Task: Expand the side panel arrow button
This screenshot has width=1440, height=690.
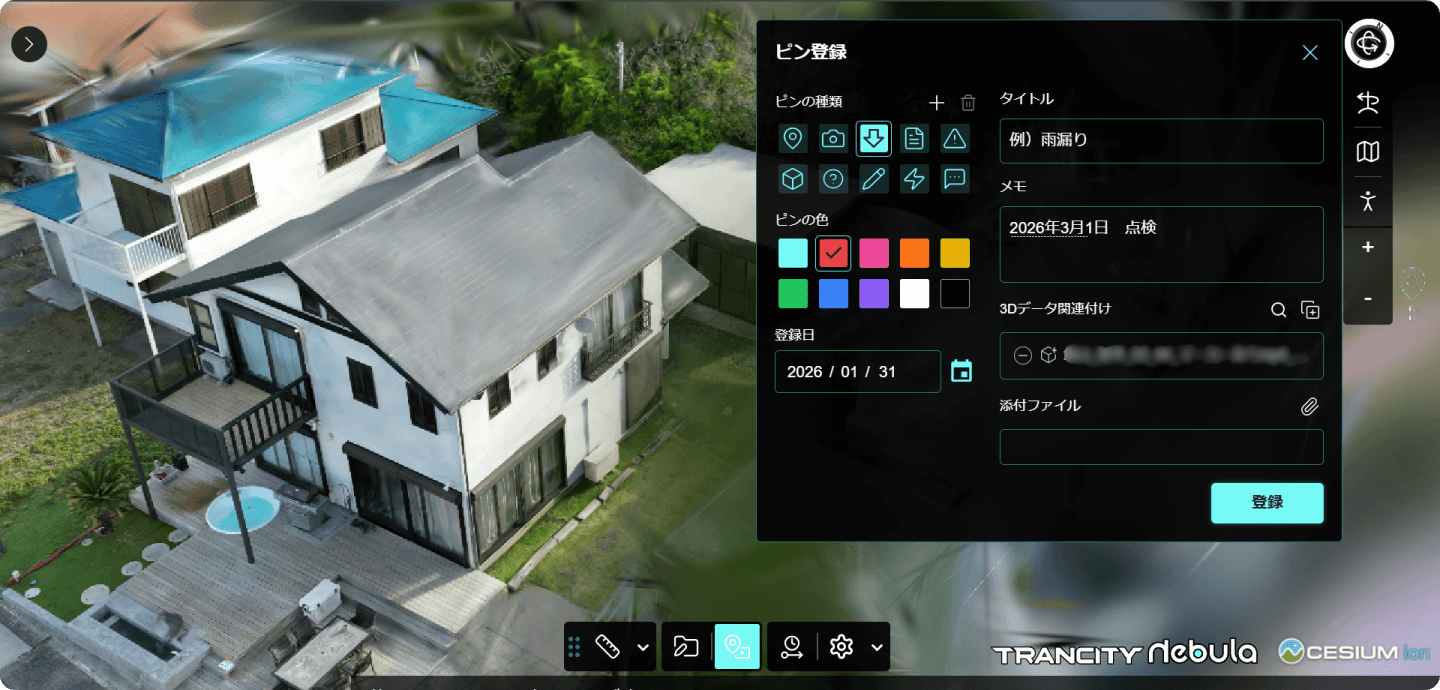Action: (x=29, y=44)
